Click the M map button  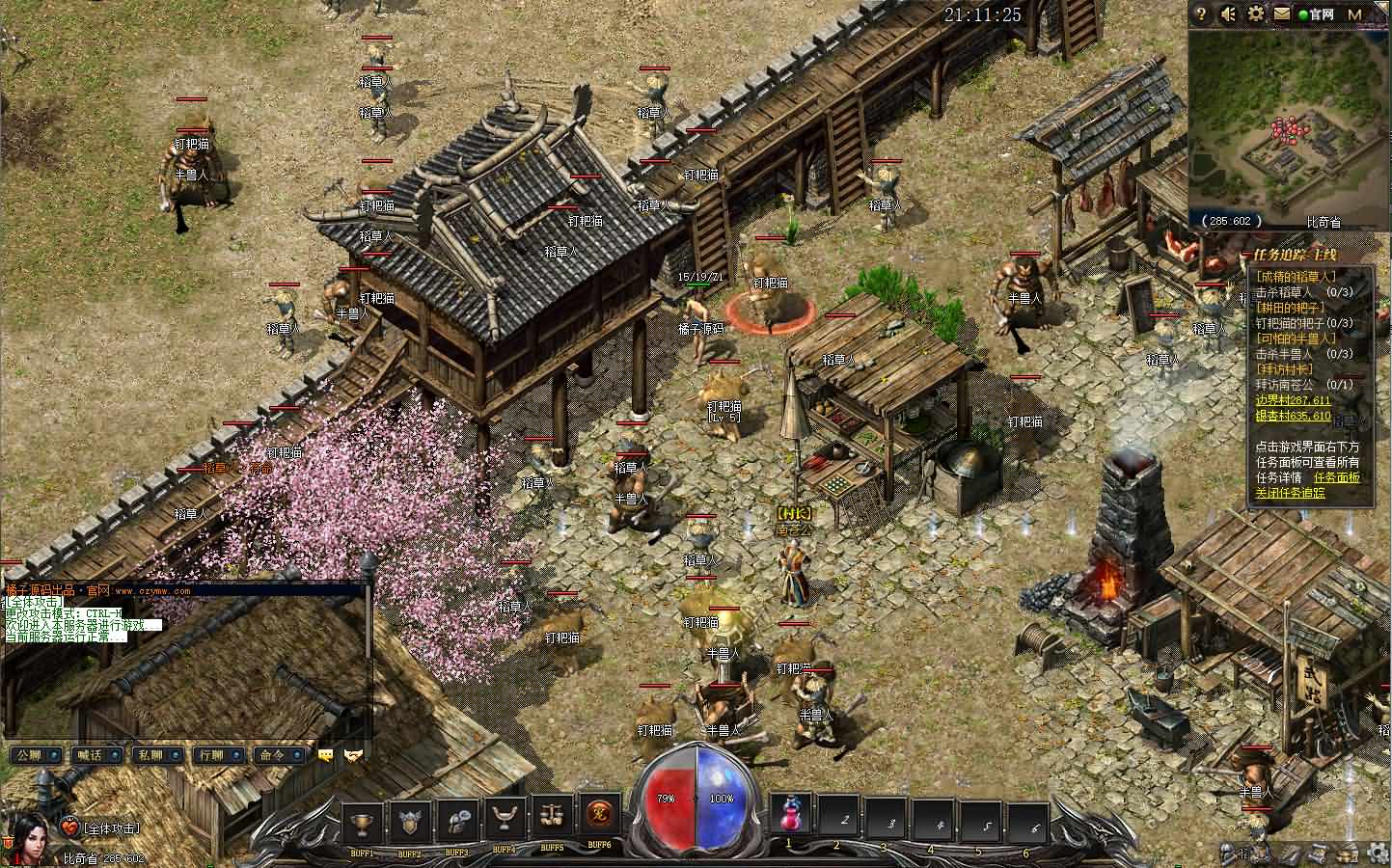[x=1354, y=14]
